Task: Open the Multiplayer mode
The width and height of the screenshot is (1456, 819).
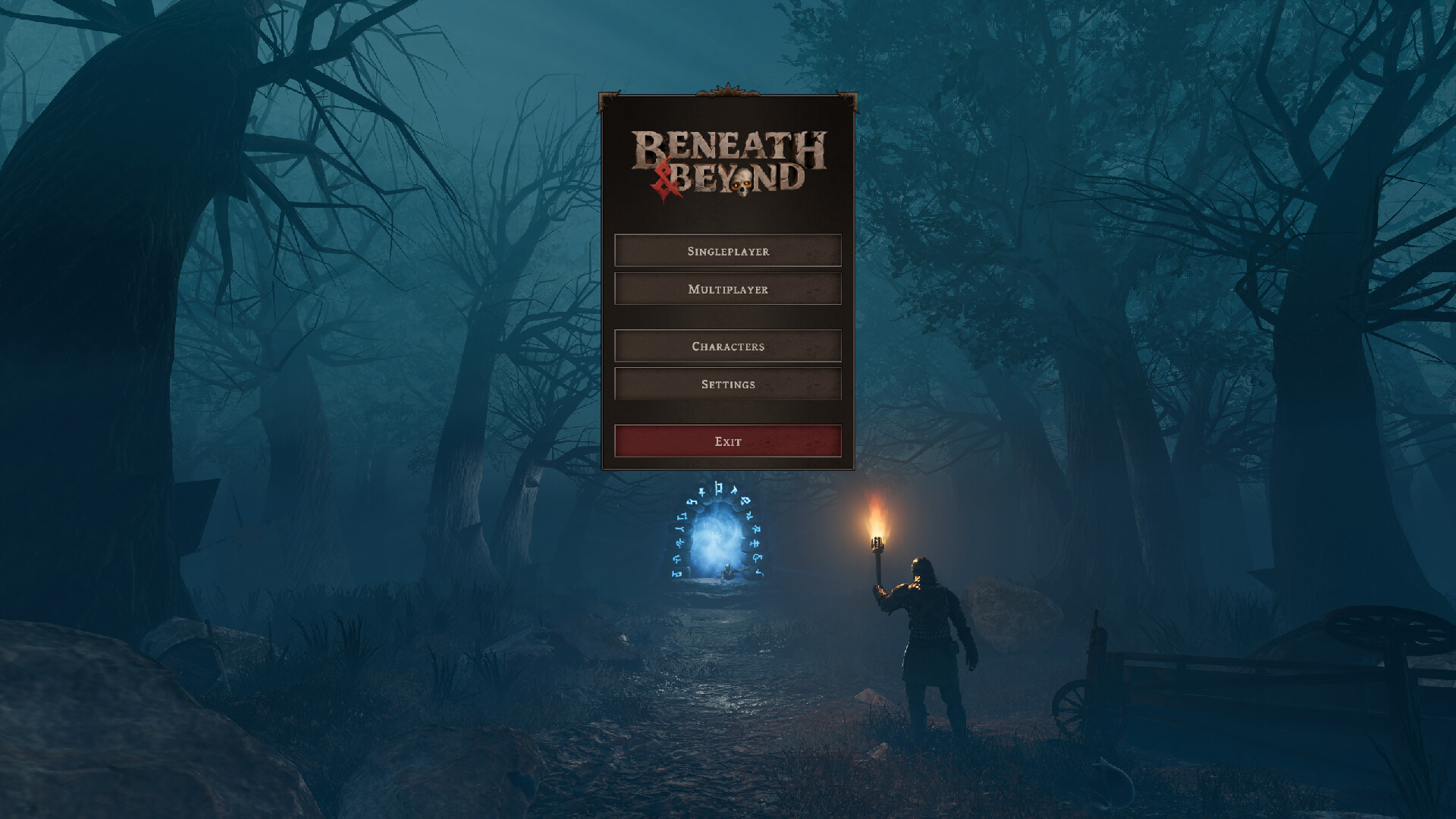Action: click(727, 289)
